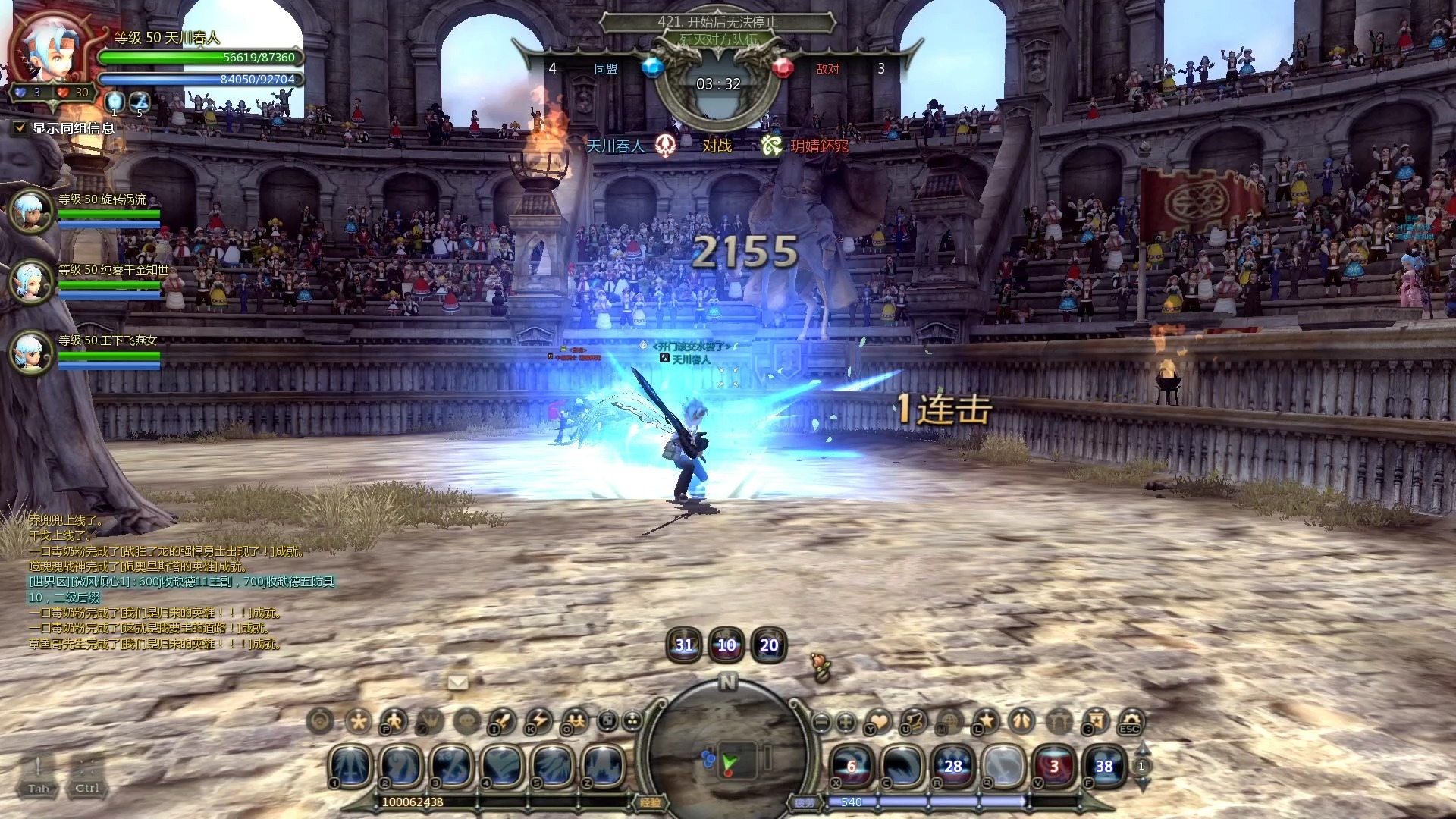Activate skill slot with 38 cooldown
The height and width of the screenshot is (819, 1456).
1104,766
